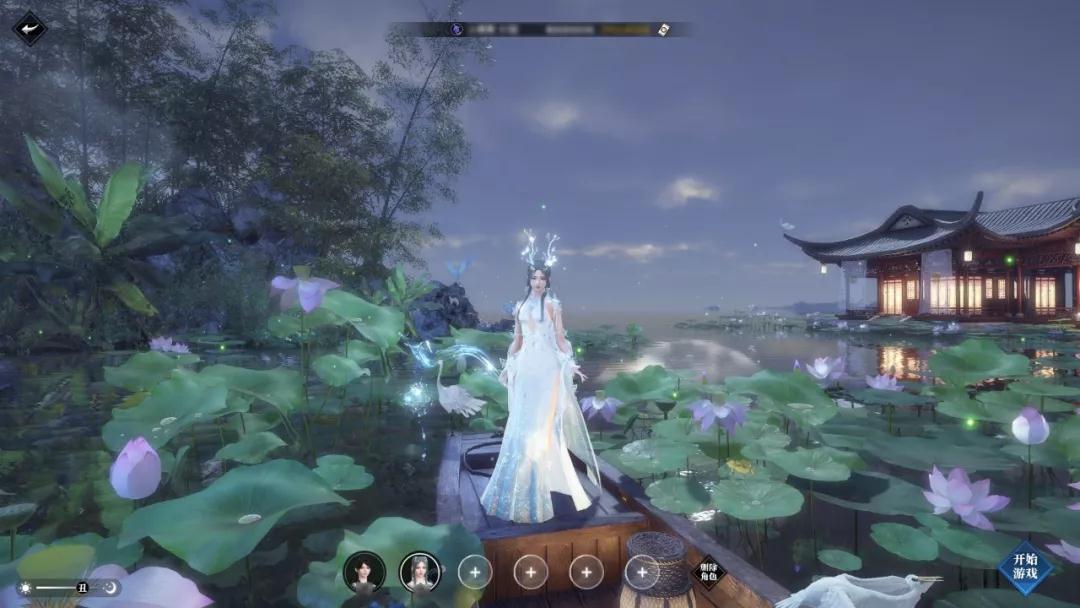
Task: Start the game with 开始游戏 button
Action: coord(1026,566)
